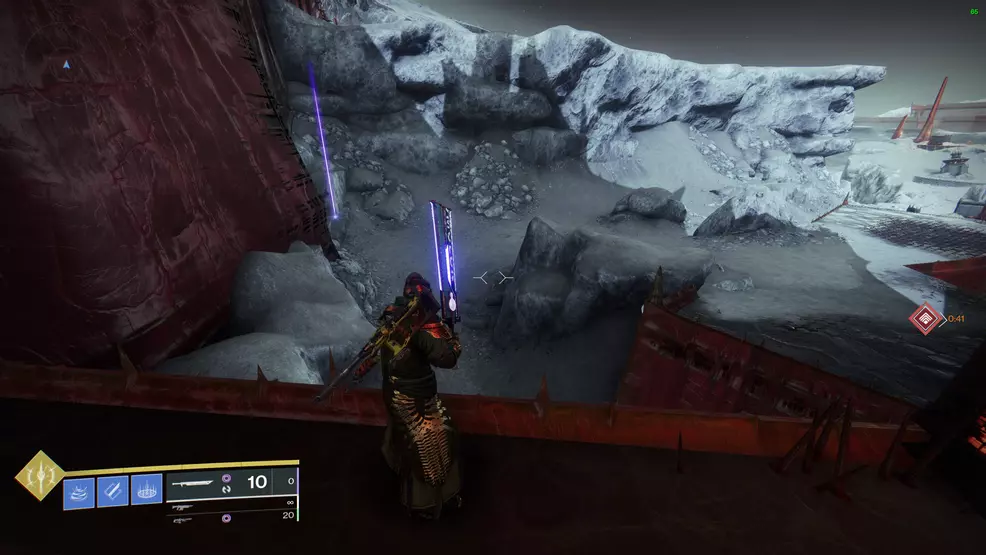Trigger the melee ability icon
The width and height of the screenshot is (986, 555).
(113, 491)
